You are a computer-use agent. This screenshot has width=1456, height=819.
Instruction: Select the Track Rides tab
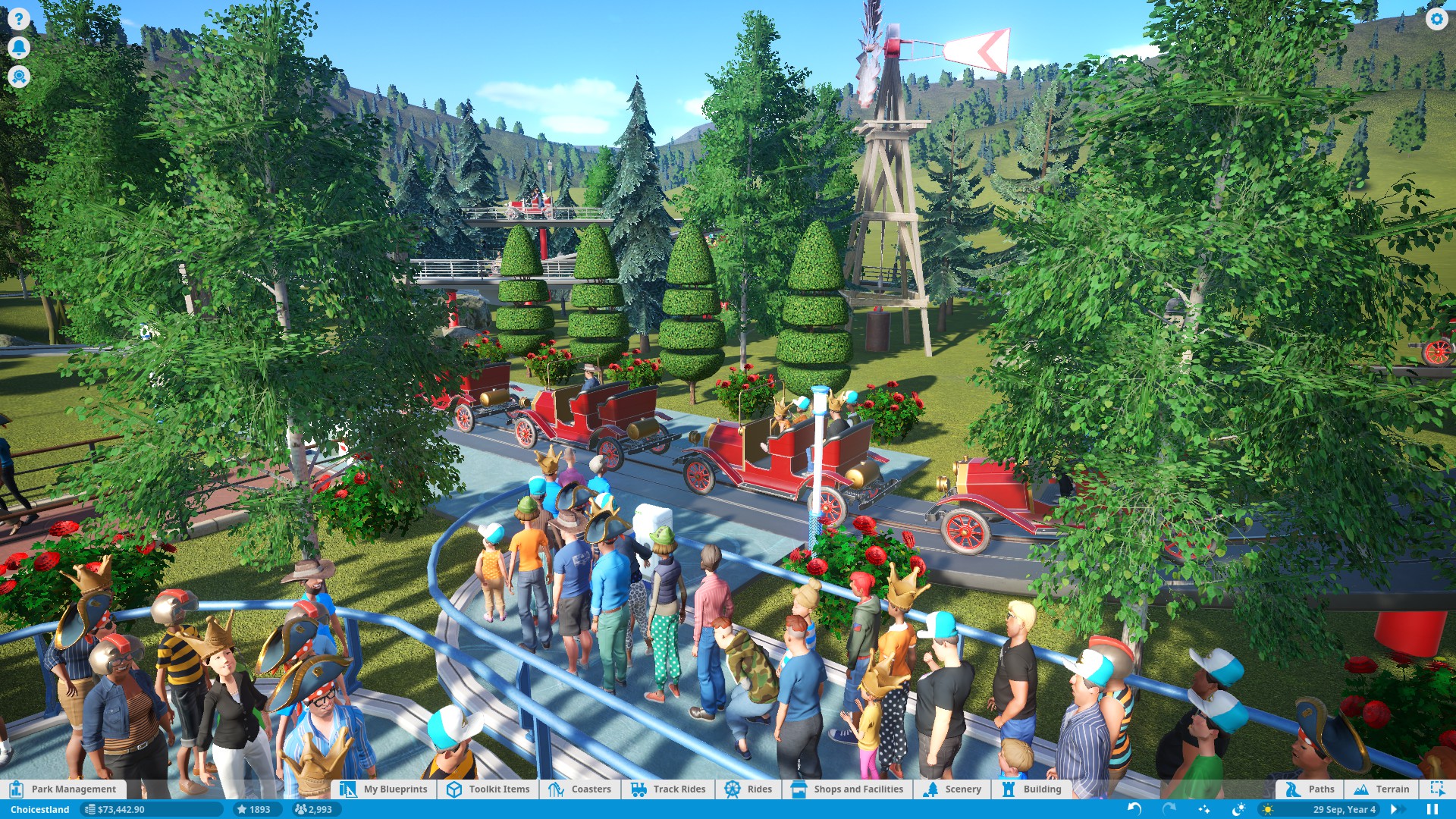[x=668, y=789]
